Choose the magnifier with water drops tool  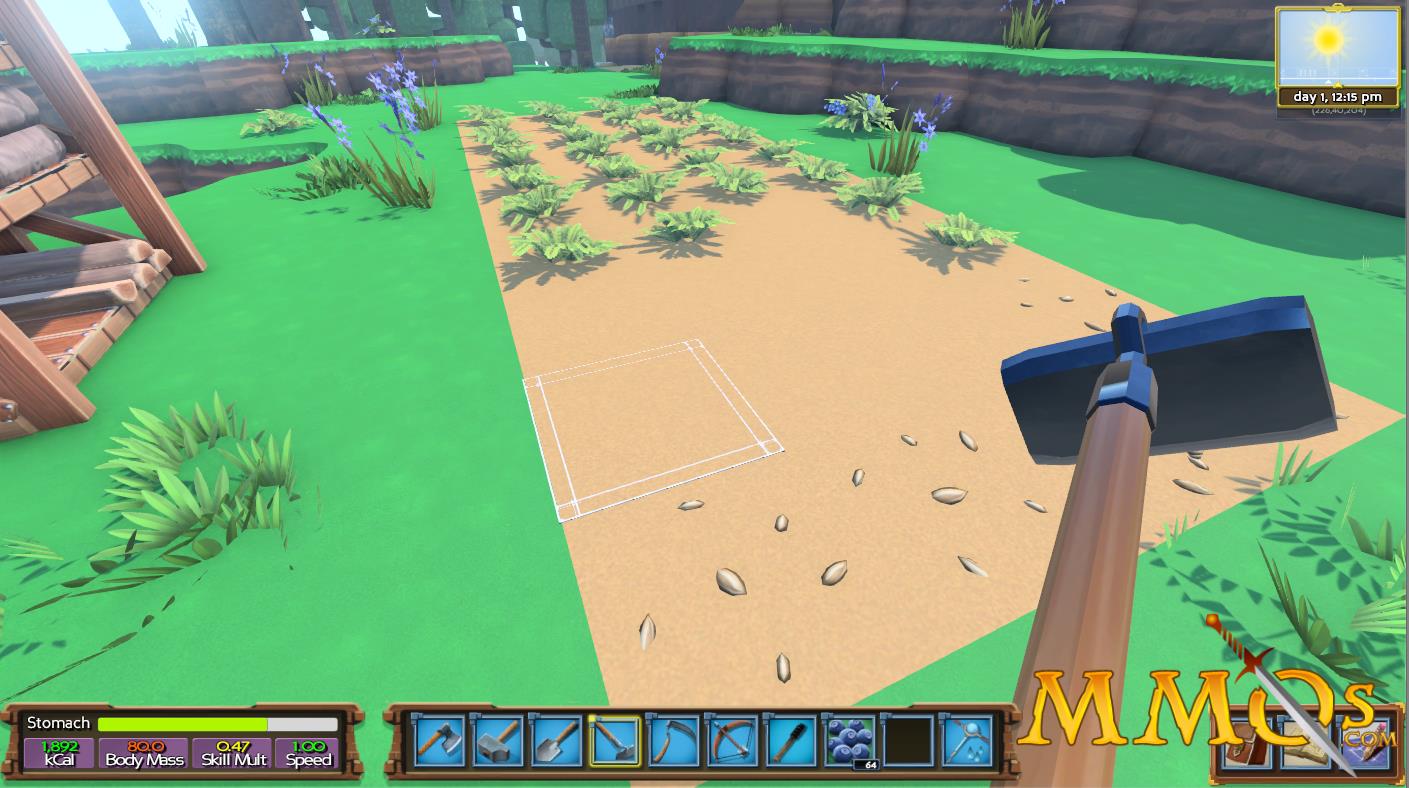point(966,741)
